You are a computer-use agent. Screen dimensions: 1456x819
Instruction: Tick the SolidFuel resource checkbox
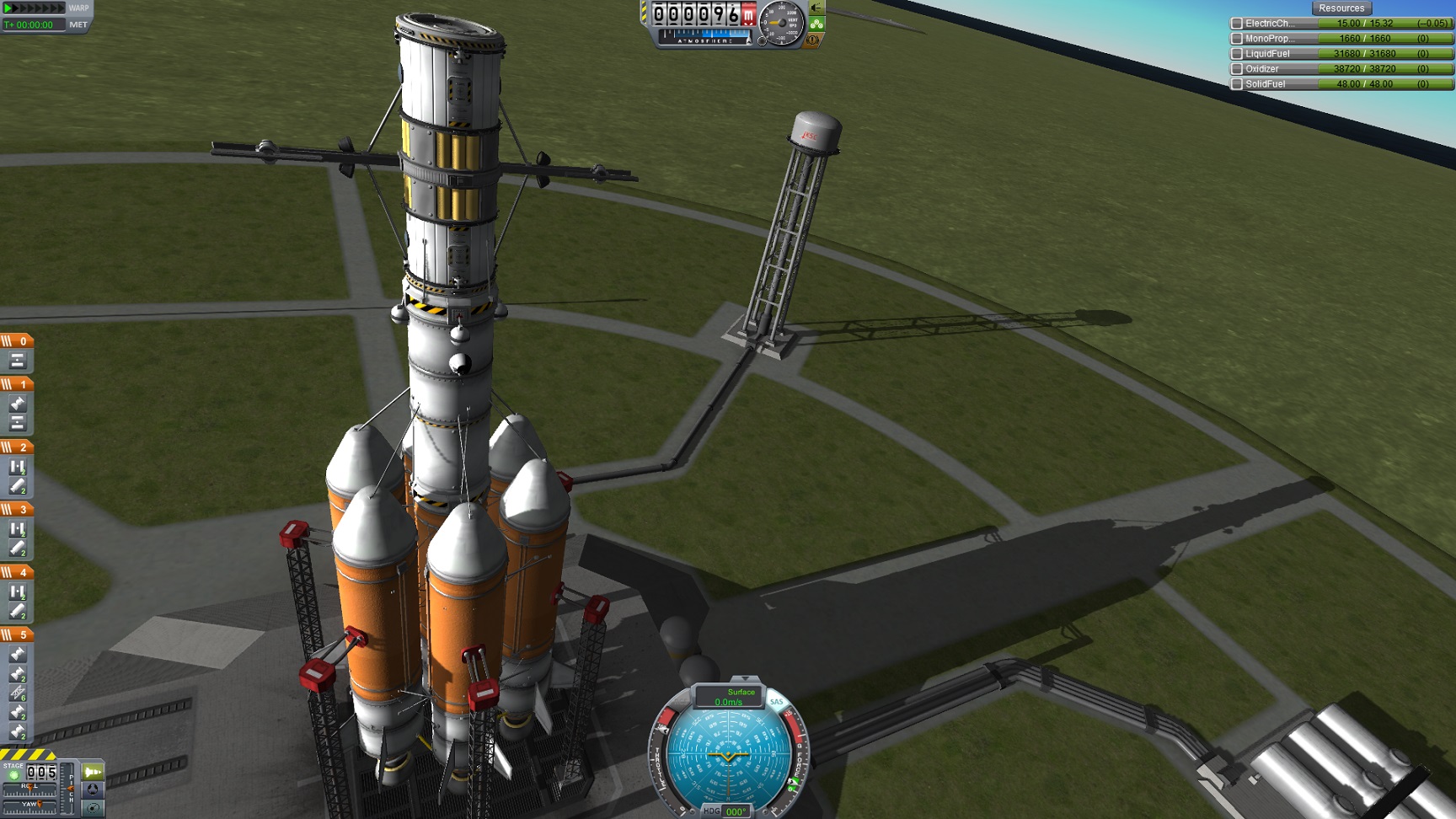coord(1237,84)
